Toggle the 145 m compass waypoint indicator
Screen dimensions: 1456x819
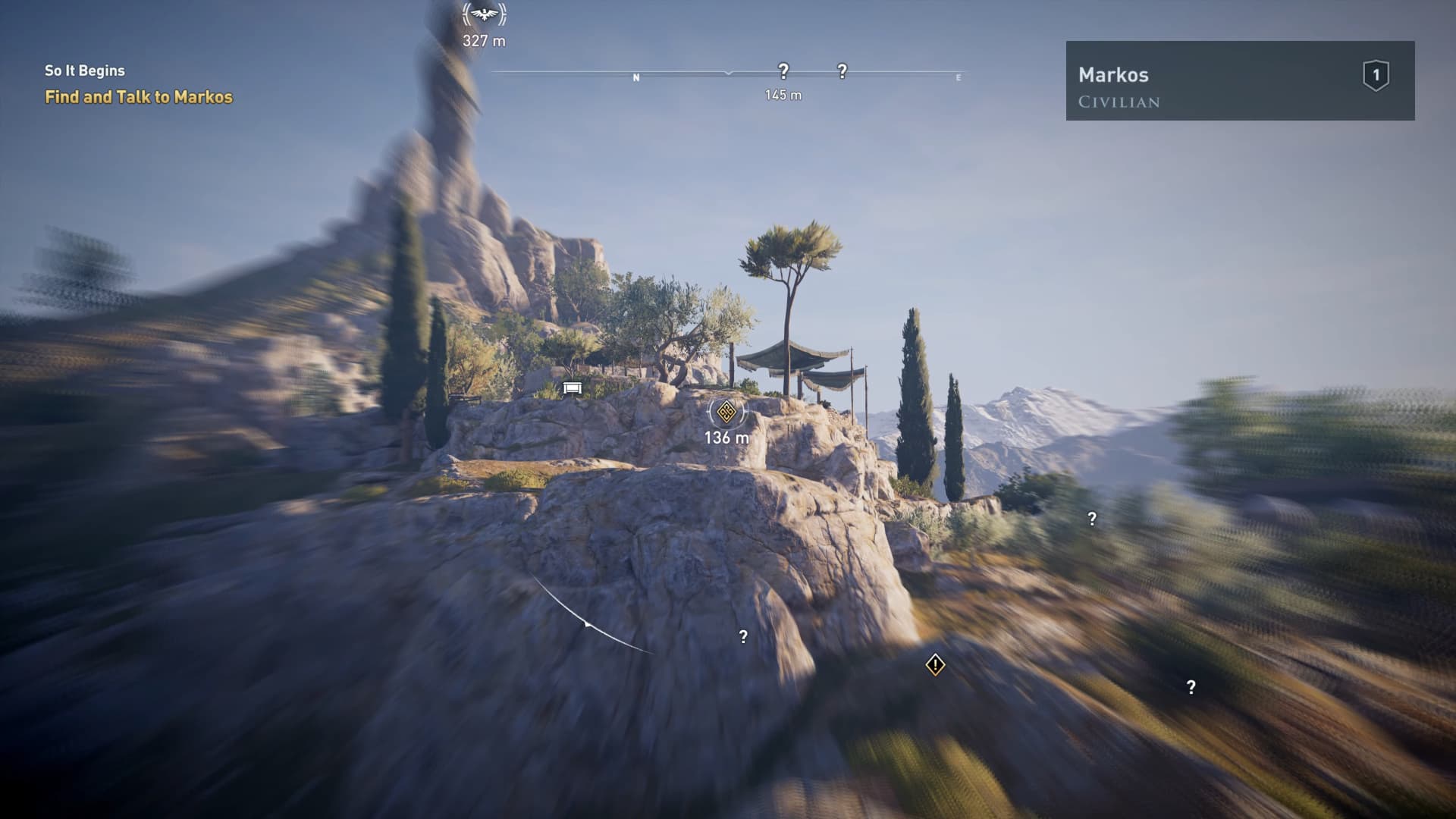(782, 96)
